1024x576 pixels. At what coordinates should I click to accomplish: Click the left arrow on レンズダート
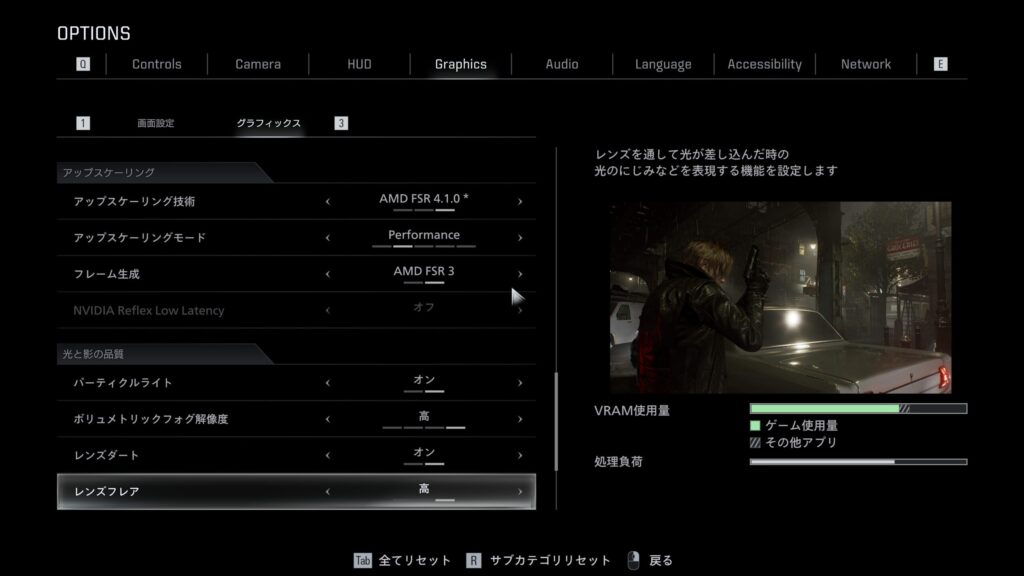[x=328, y=455]
